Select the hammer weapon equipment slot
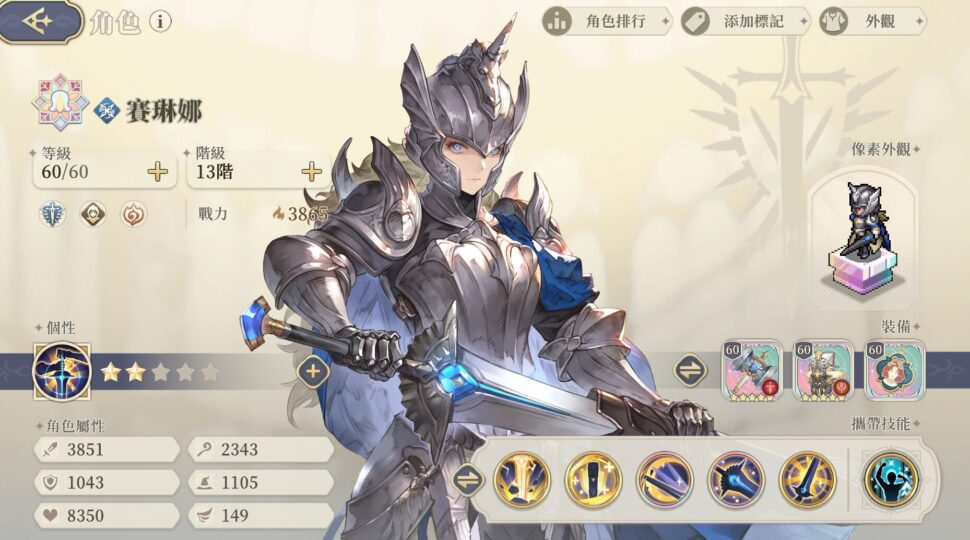The width and height of the screenshot is (970, 540). coord(752,370)
